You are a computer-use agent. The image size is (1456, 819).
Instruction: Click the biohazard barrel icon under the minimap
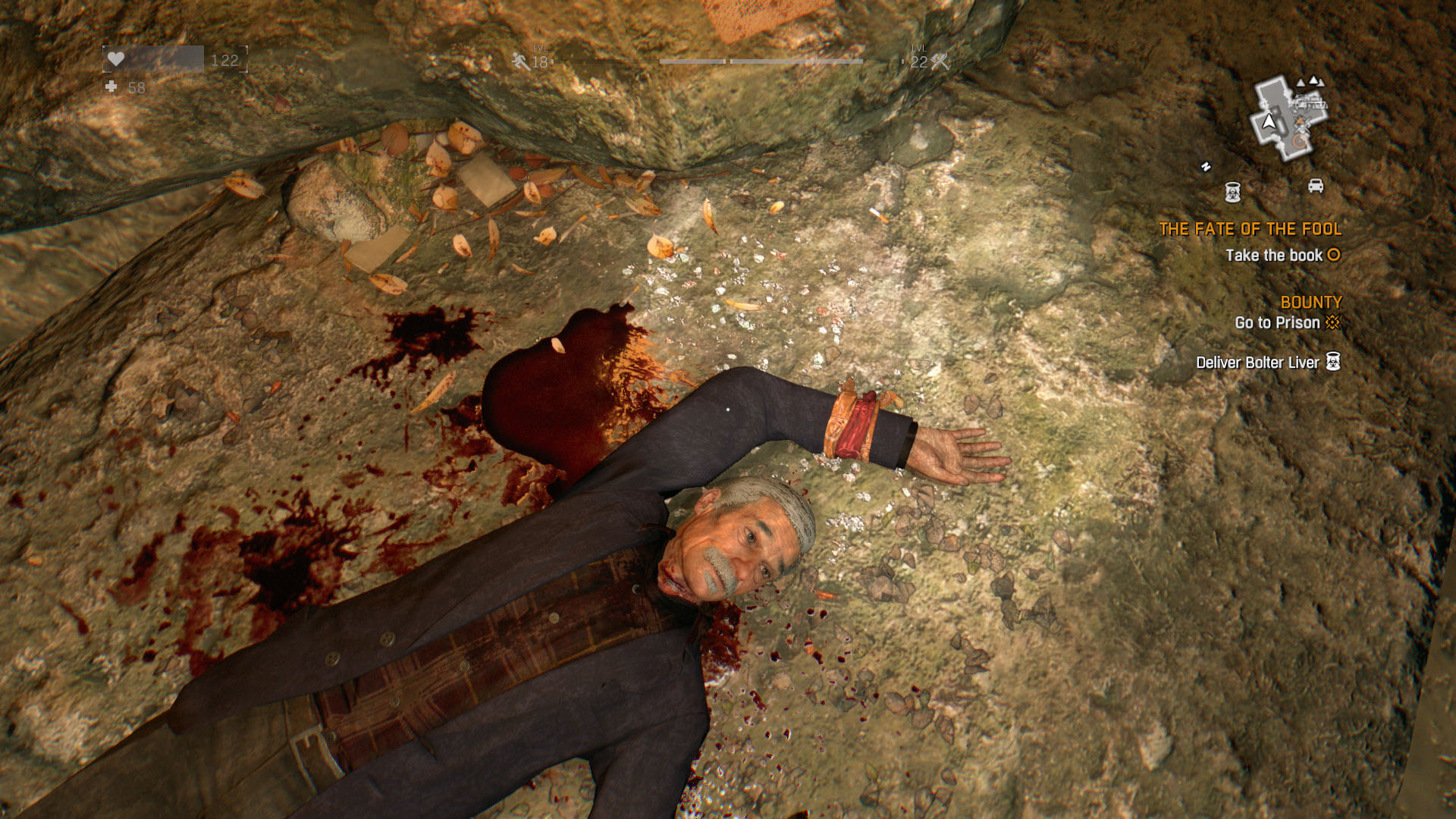coord(1233,192)
